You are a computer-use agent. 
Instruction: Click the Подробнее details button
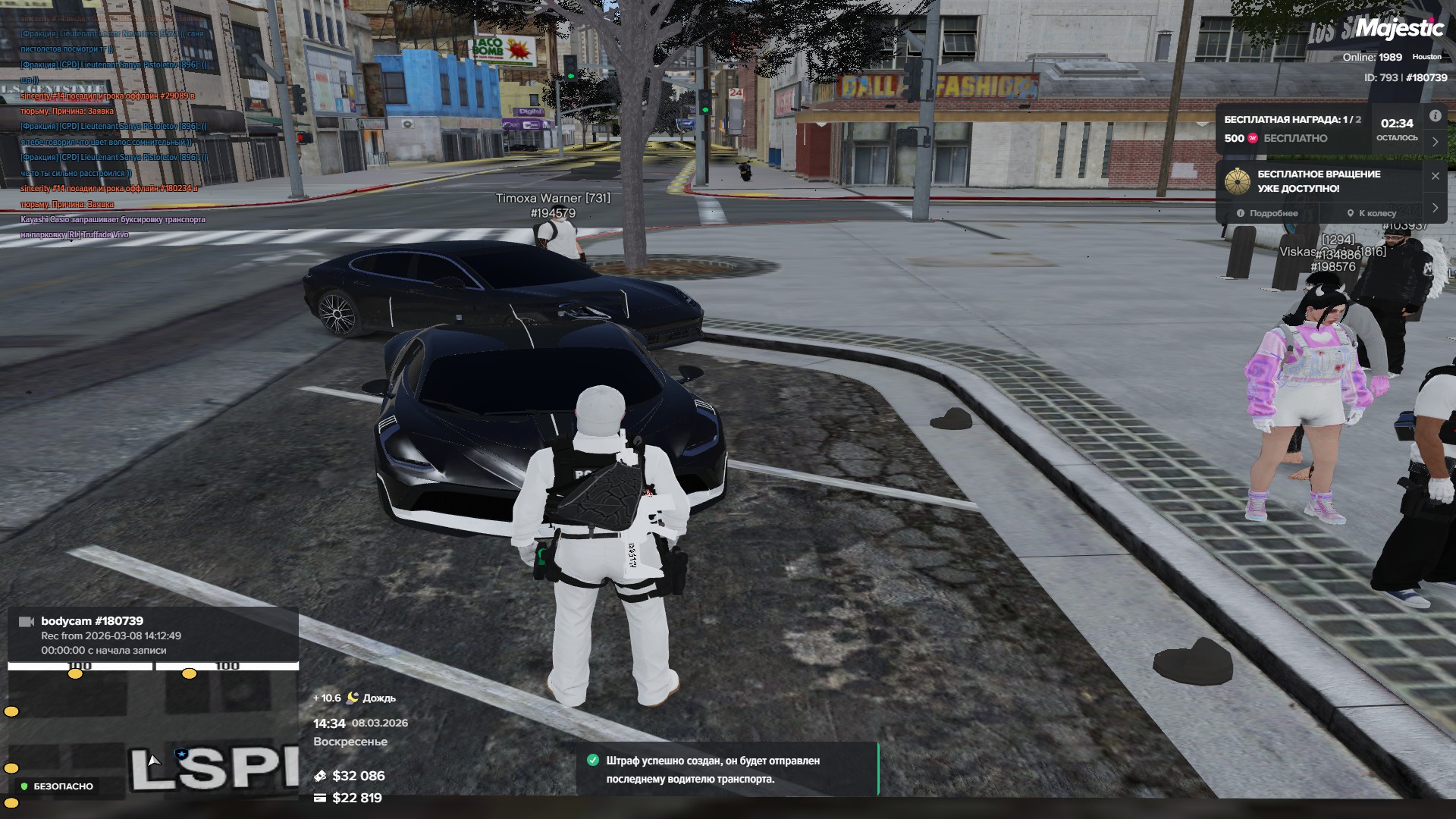[x=1267, y=213]
